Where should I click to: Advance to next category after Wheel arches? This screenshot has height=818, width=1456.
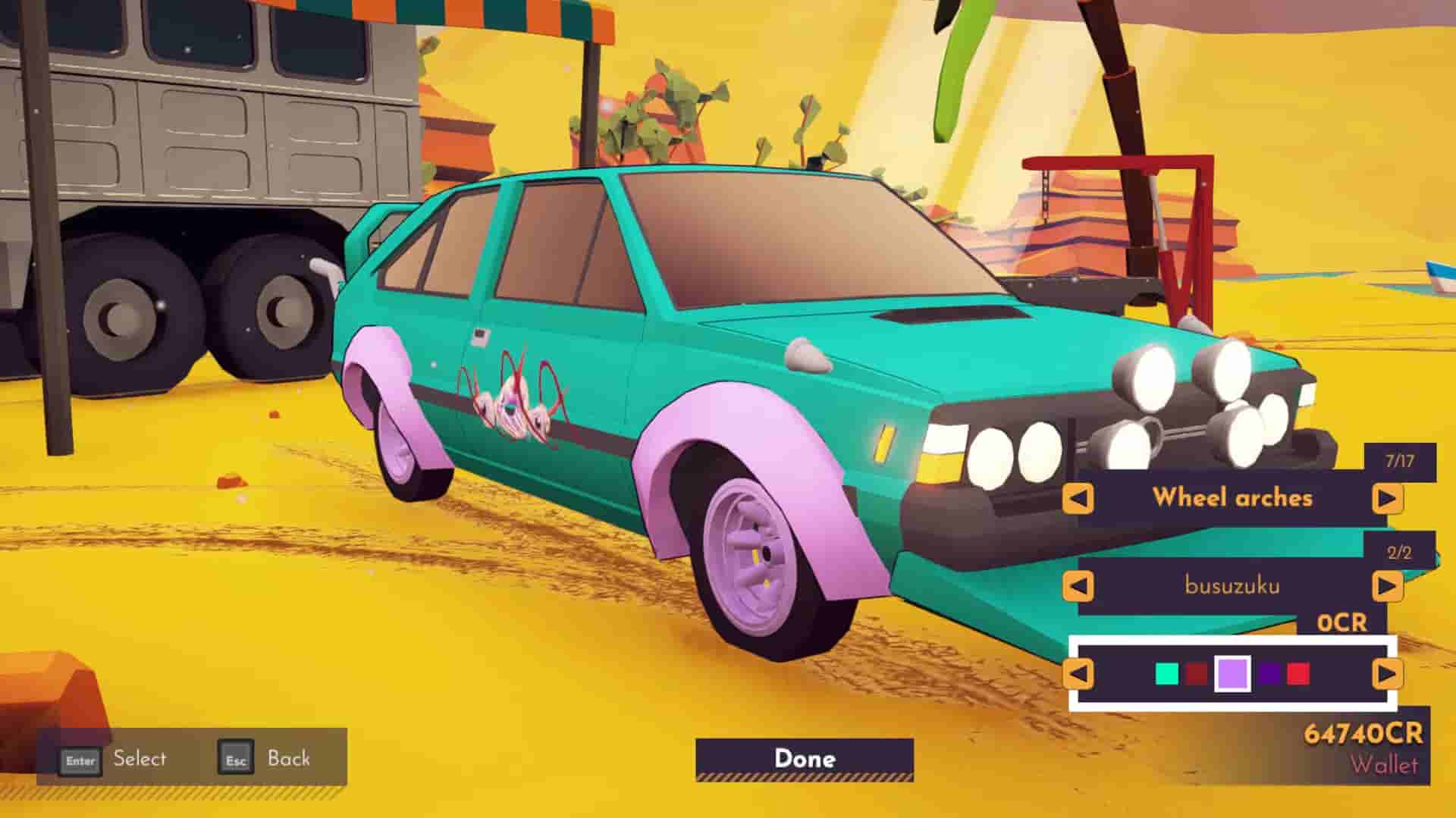[x=1387, y=499]
